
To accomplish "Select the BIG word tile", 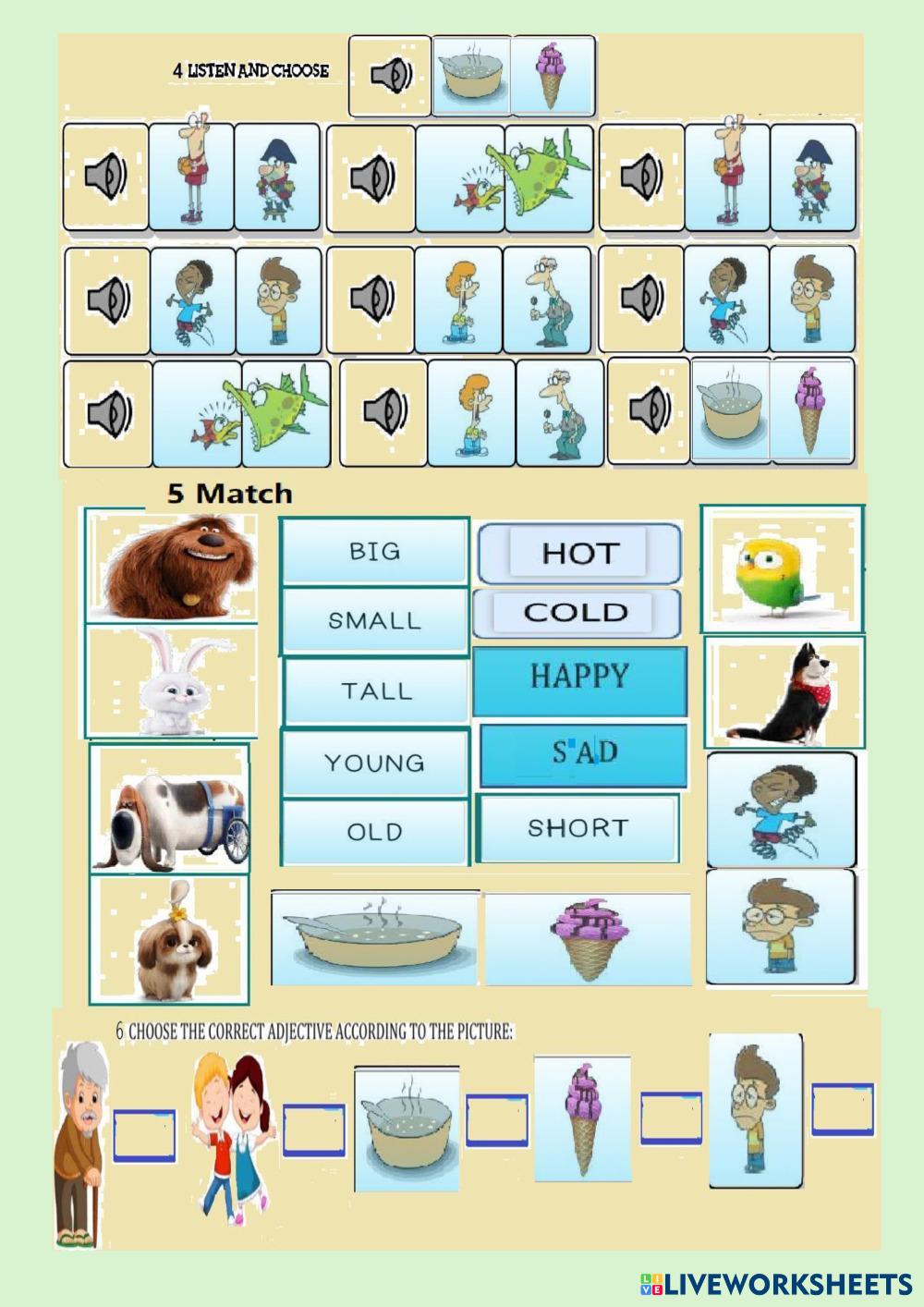I will click(x=374, y=552).
